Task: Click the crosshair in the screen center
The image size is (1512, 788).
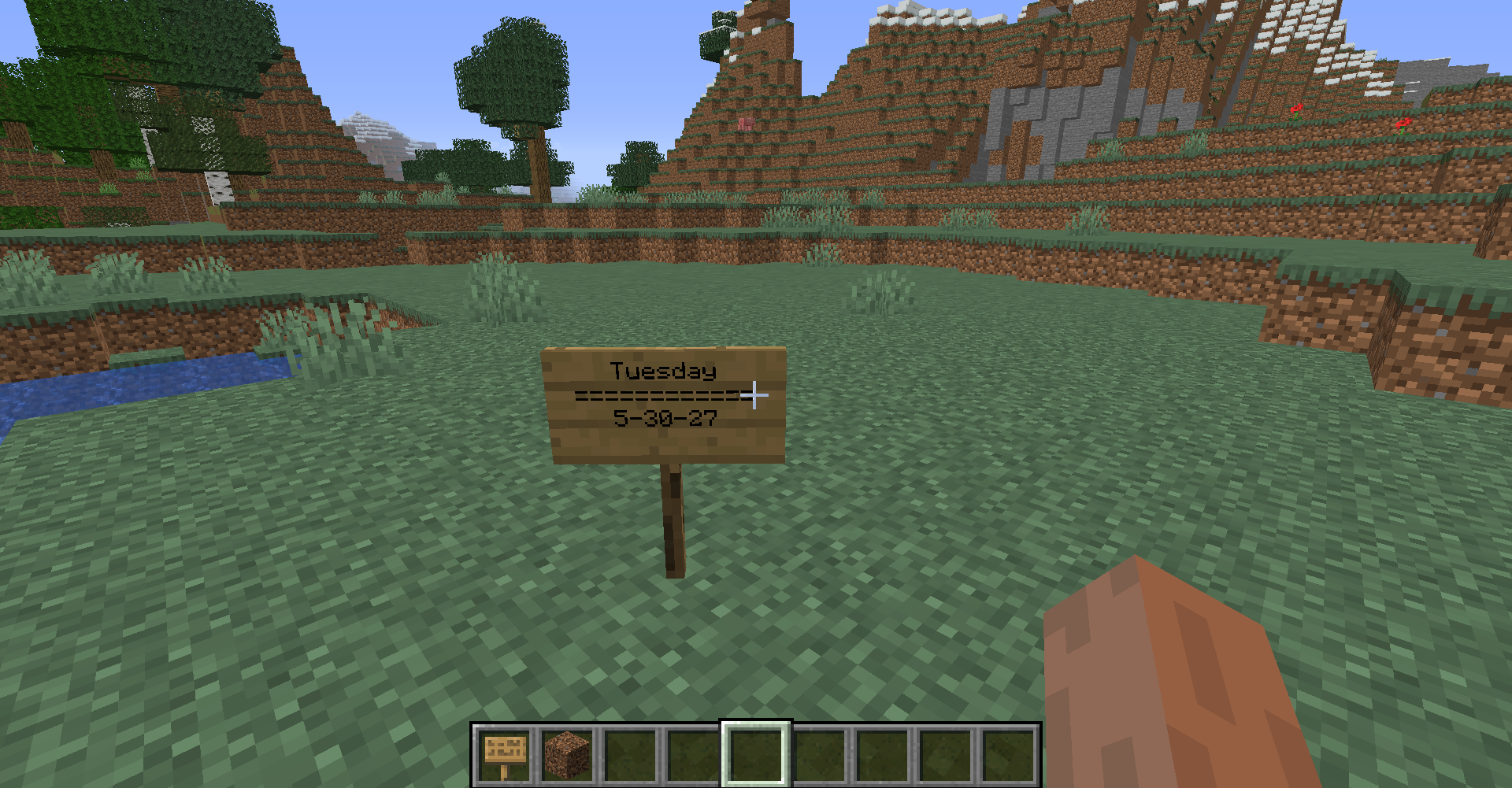Action: coord(755,394)
